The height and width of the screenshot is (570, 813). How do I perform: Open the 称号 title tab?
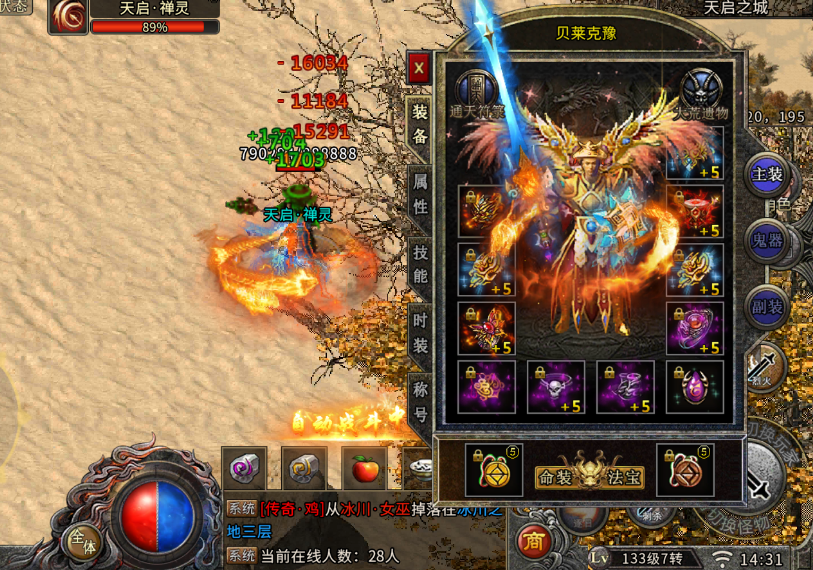point(421,400)
